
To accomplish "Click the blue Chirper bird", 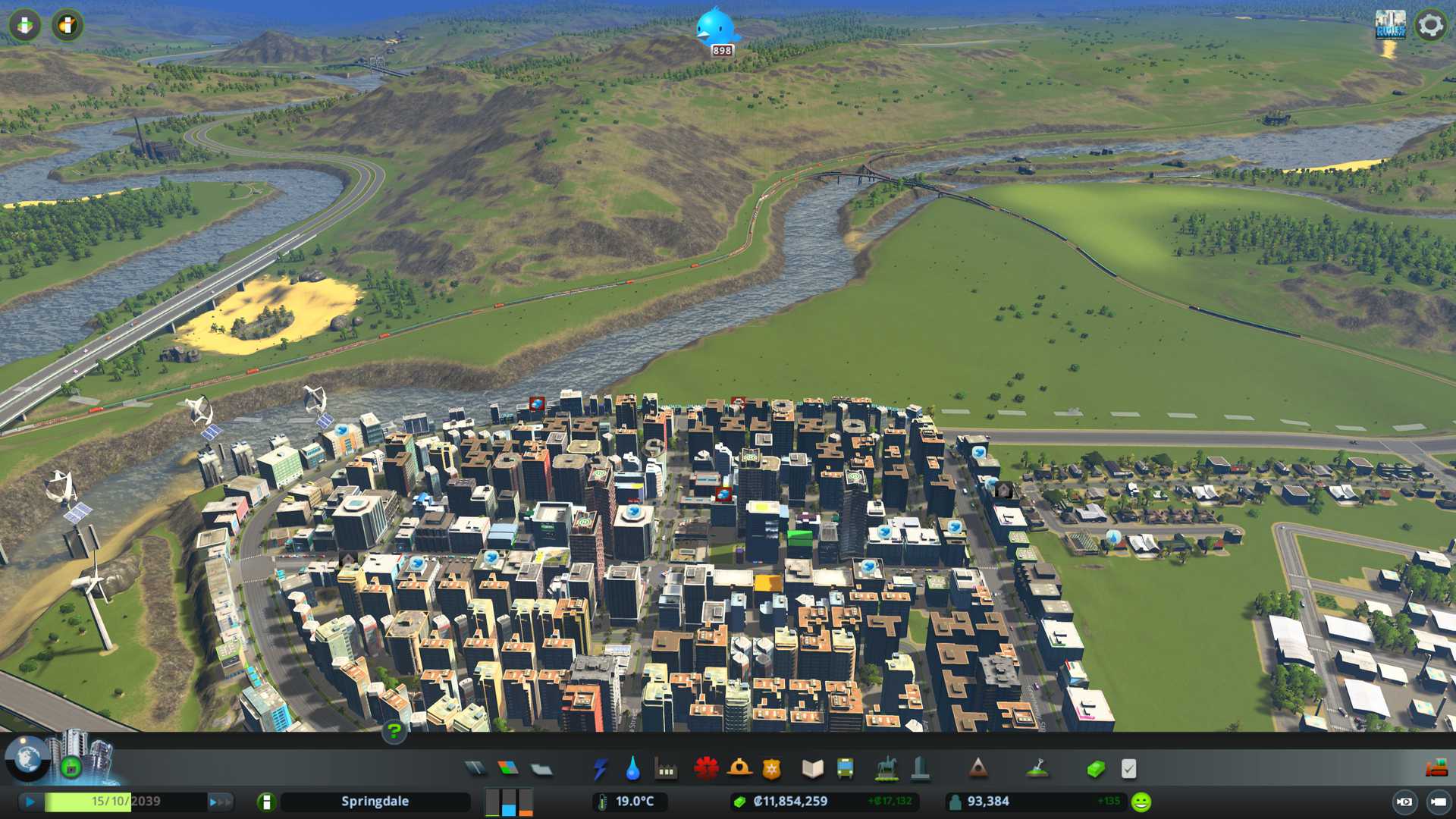I will point(716,27).
